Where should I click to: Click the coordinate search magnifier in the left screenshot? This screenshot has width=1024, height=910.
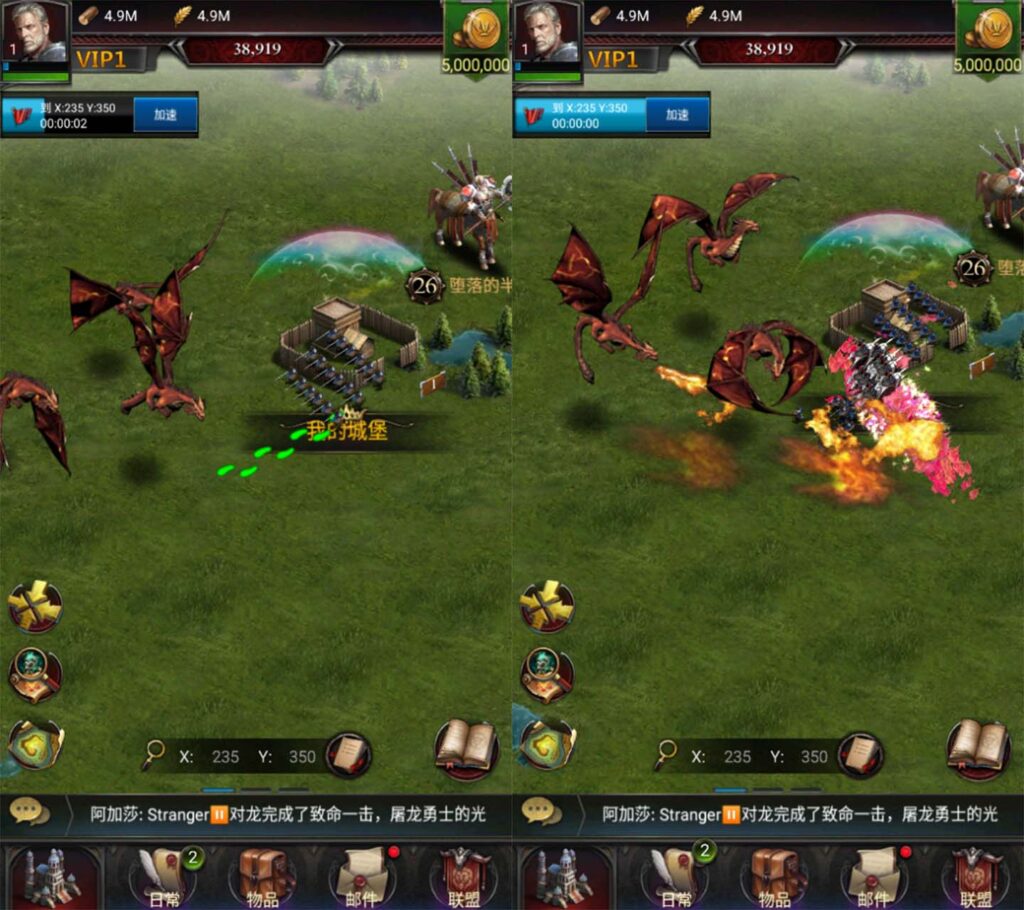153,755
